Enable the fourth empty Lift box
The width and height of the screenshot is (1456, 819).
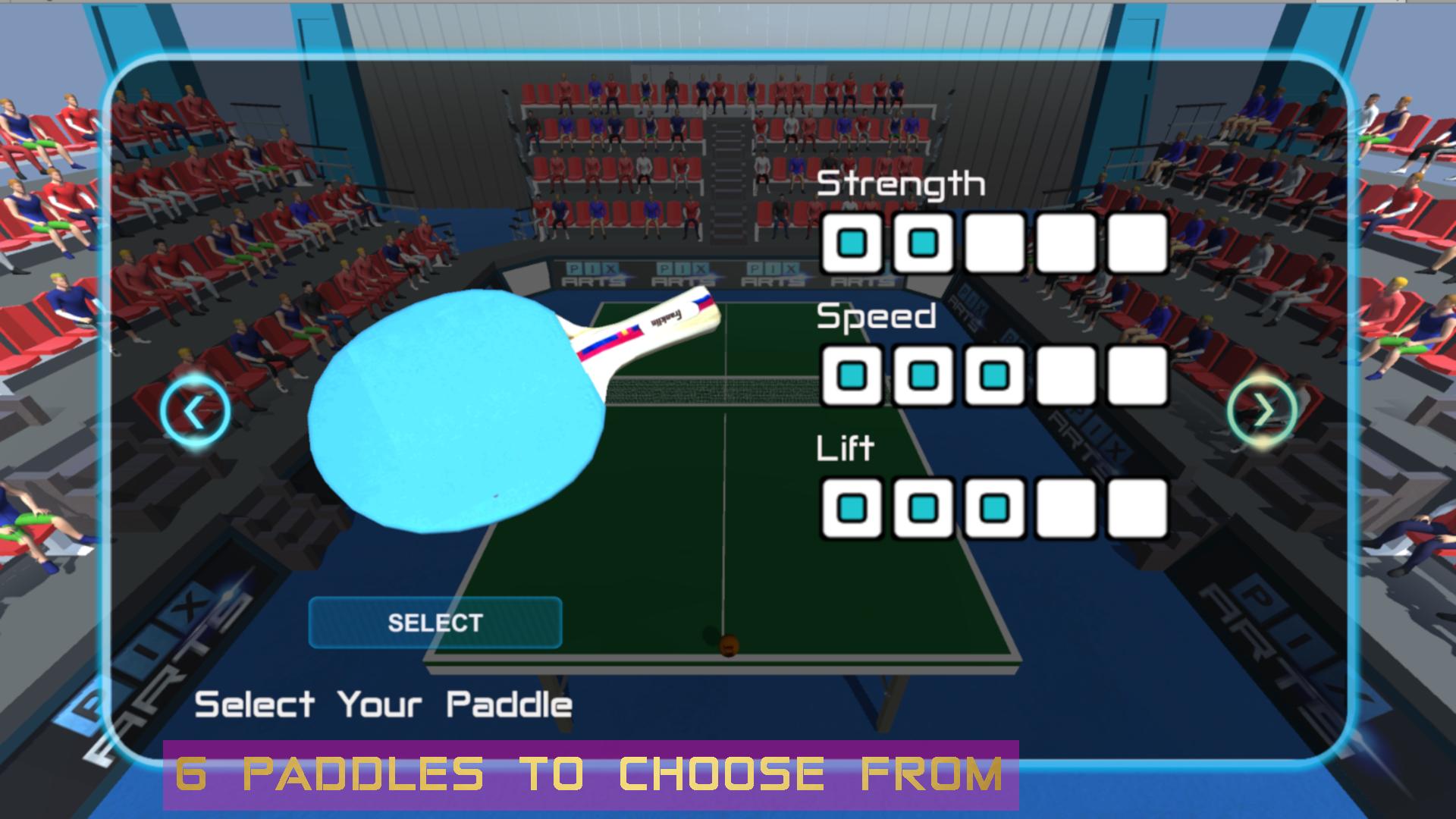(x=1065, y=508)
